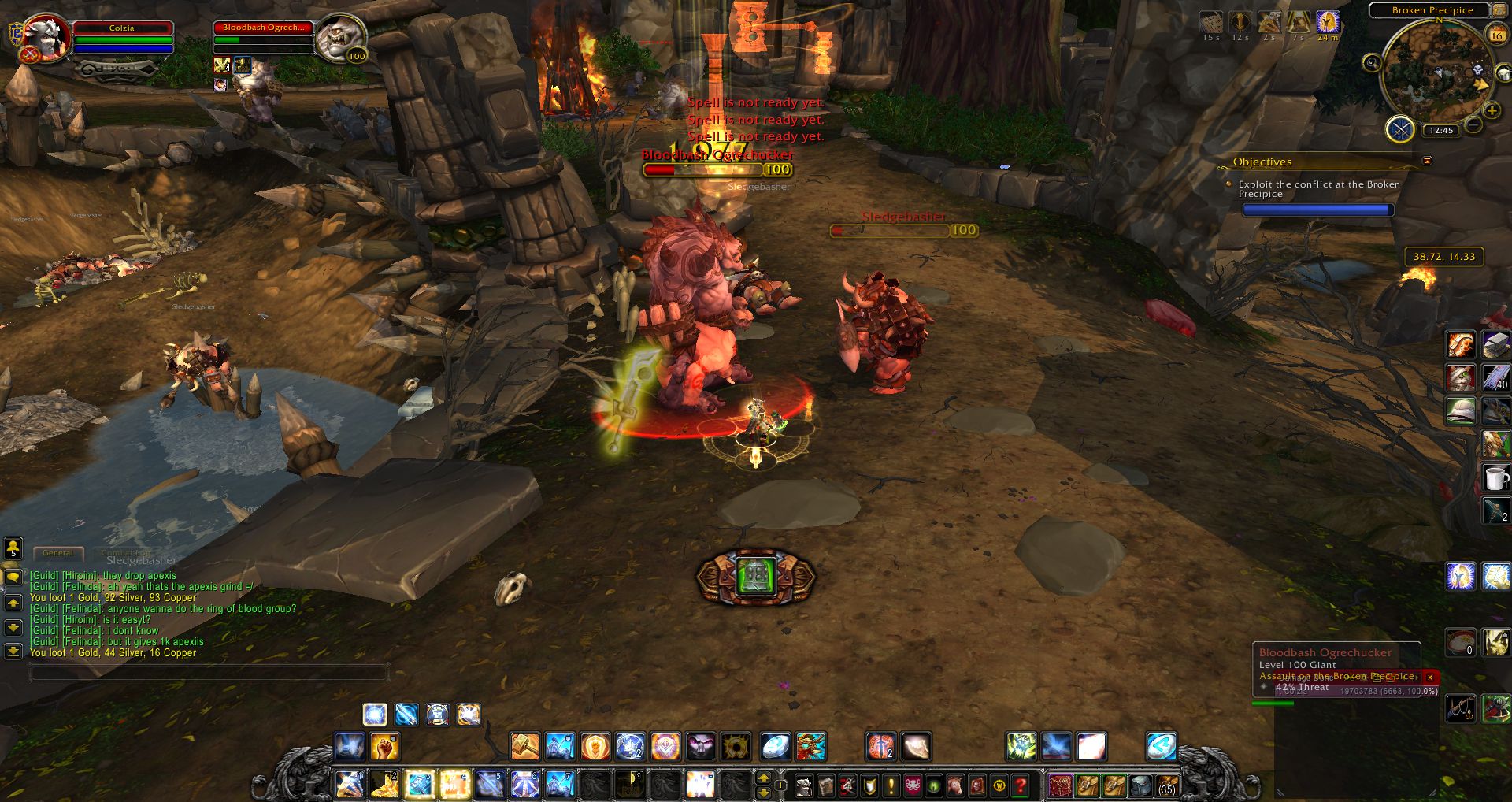This screenshot has height=802, width=1512.
Task: Click the minimap zoom-in plus button
Action: [x=1492, y=111]
